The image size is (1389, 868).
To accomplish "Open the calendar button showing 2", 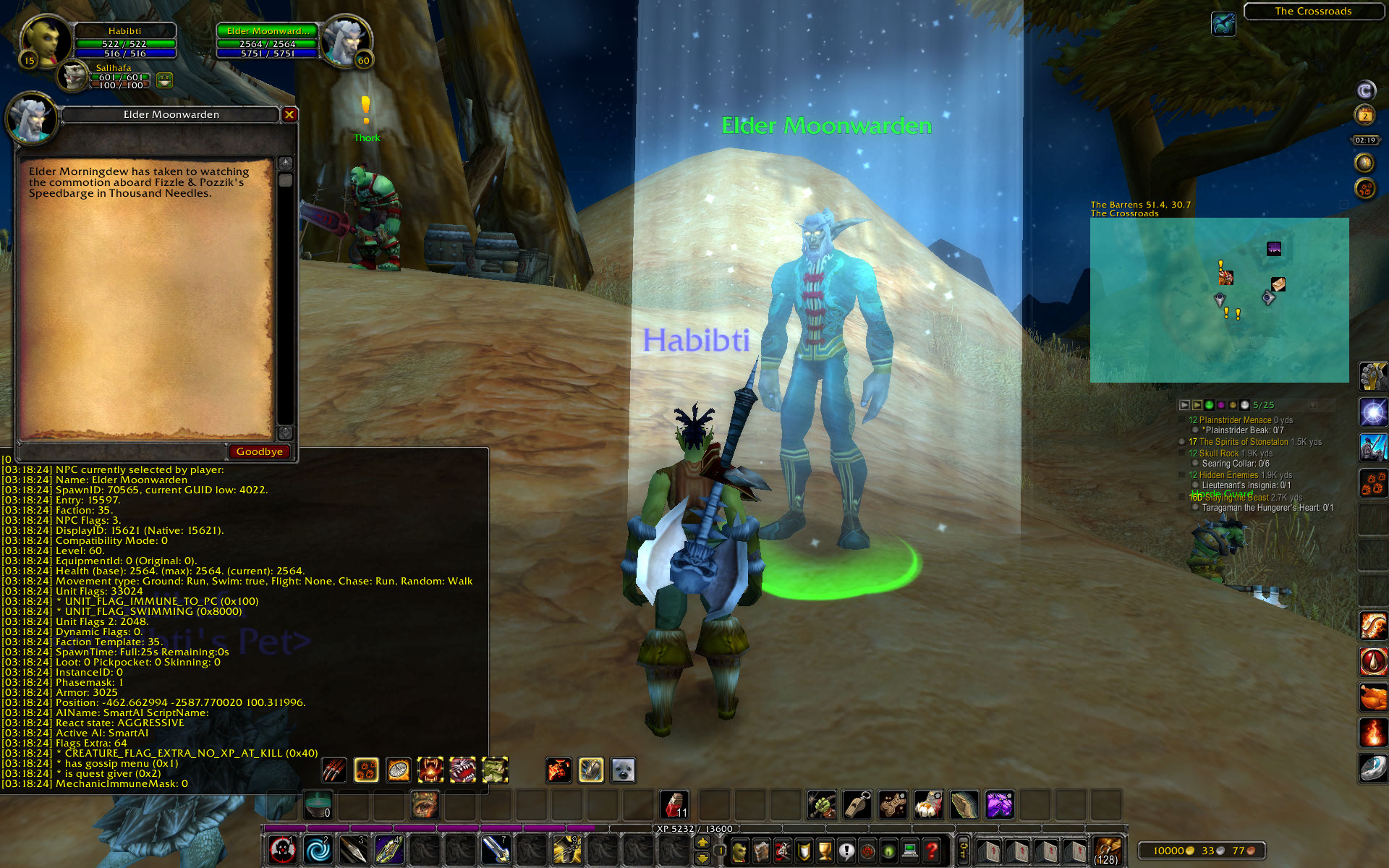I will (1365, 115).
